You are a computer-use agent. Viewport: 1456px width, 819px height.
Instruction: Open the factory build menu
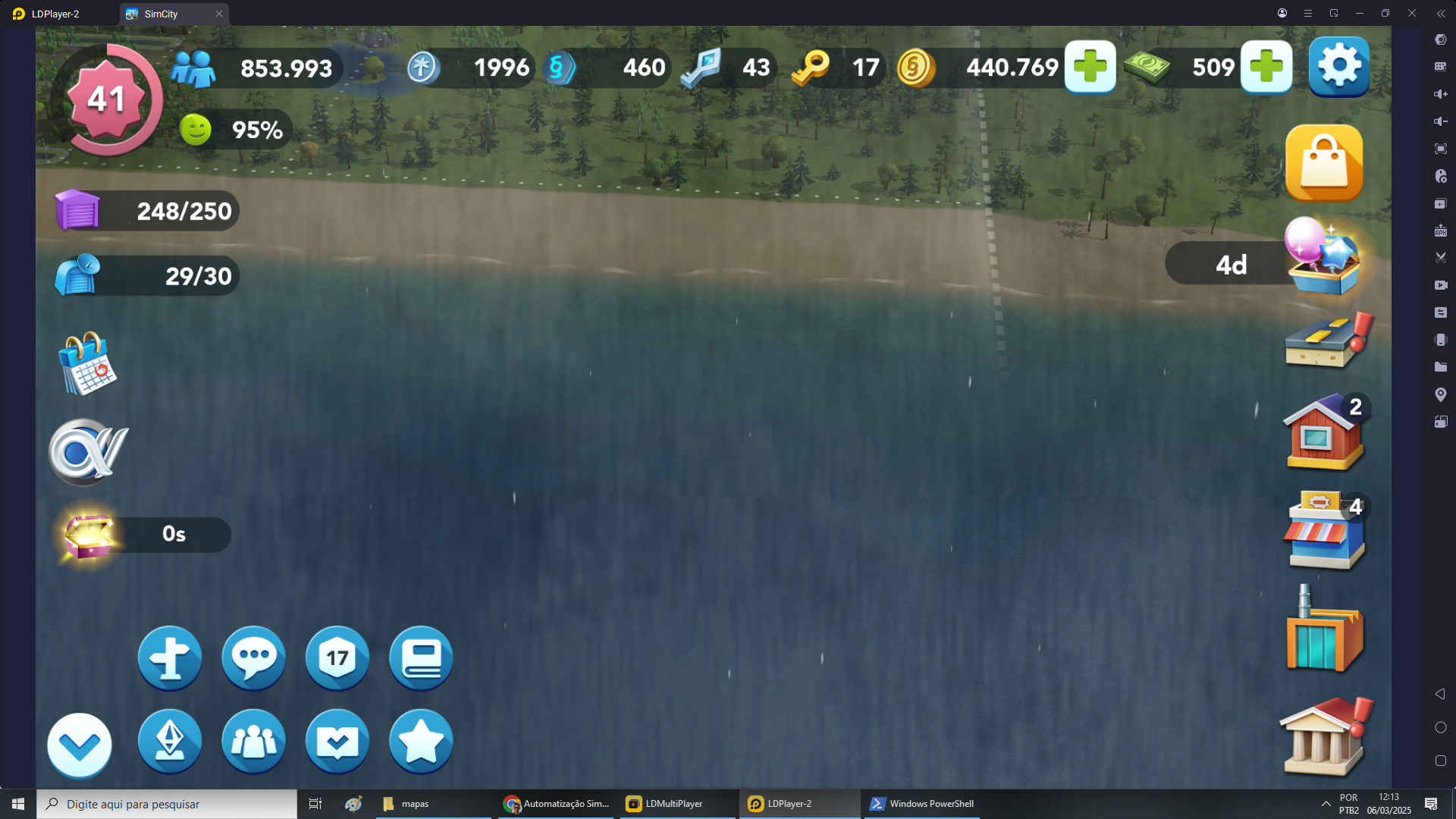(x=1323, y=631)
